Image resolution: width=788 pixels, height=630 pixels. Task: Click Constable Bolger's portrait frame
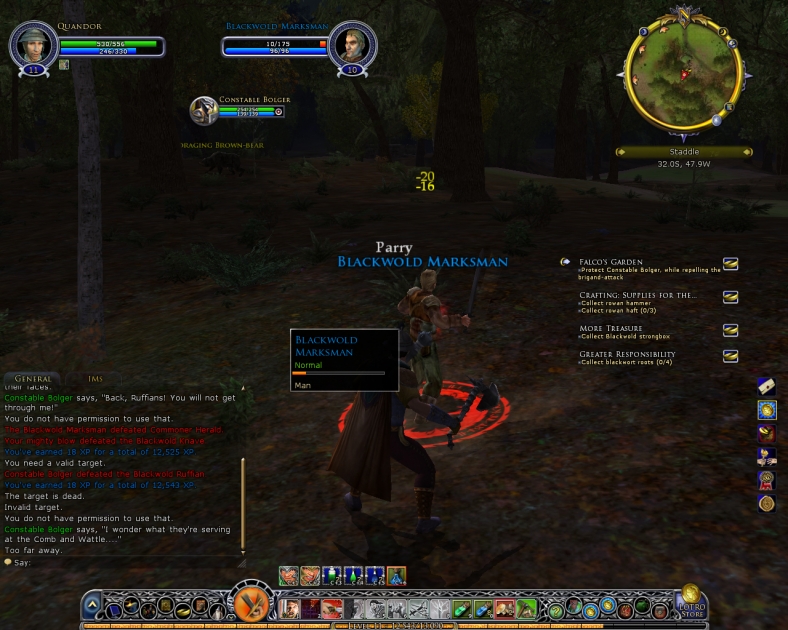205,110
